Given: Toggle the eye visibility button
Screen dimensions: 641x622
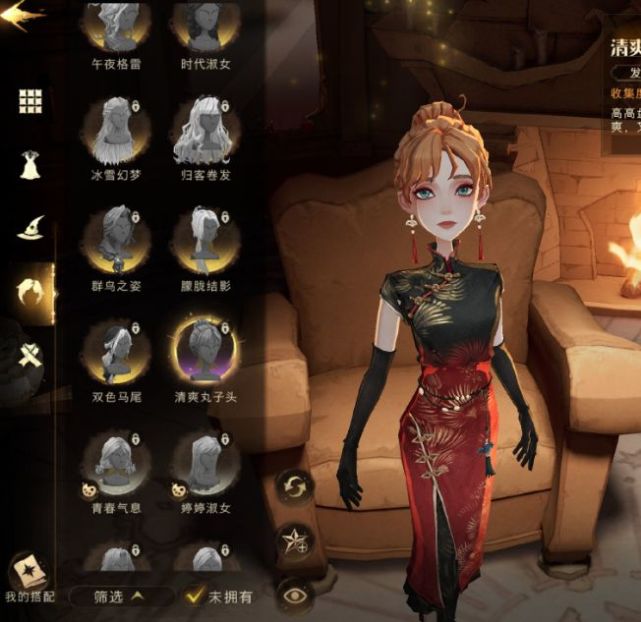Looking at the screenshot, I should (295, 595).
